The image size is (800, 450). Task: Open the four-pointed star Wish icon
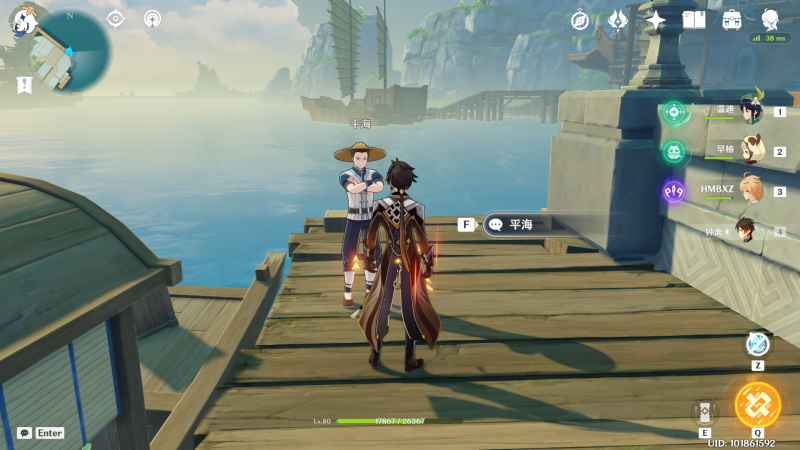click(x=656, y=19)
